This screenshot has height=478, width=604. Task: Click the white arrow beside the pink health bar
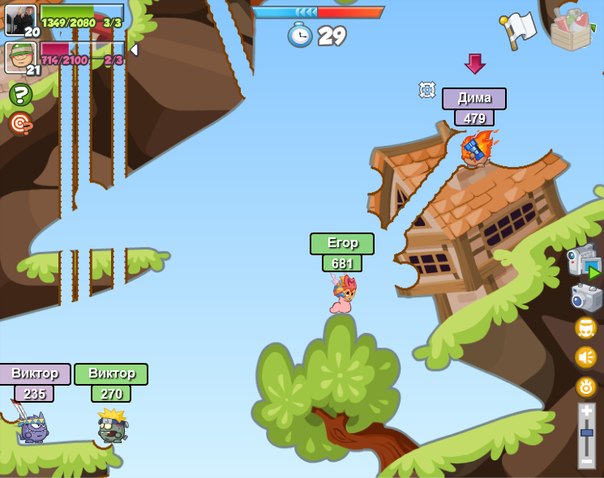(x=134, y=49)
